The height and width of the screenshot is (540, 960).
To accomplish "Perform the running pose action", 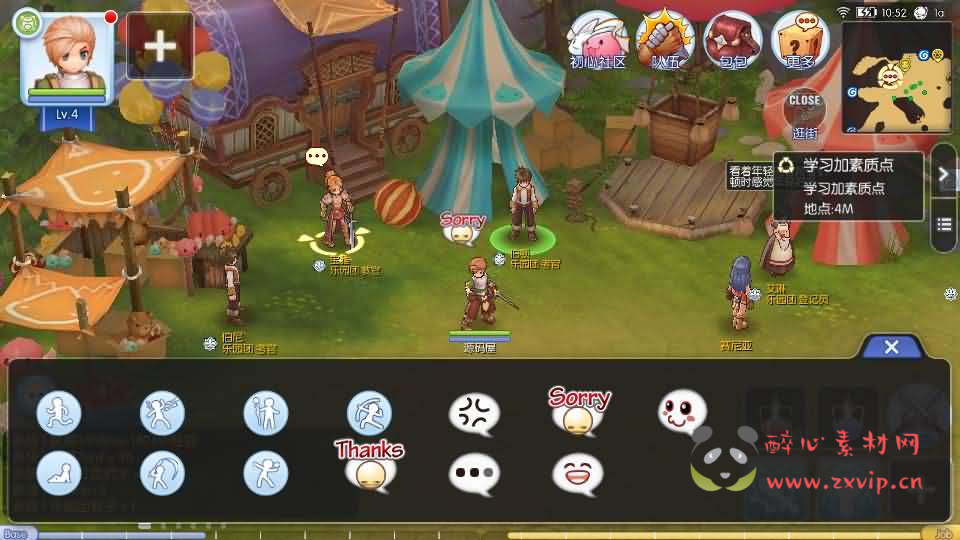I will tap(59, 413).
